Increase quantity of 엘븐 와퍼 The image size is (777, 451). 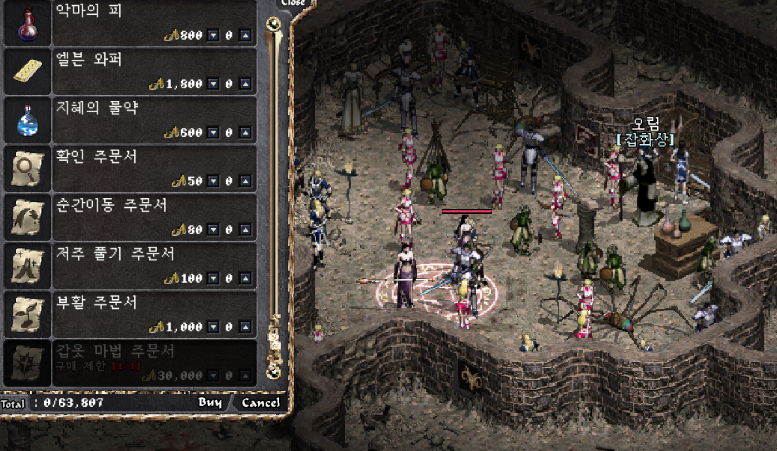click(x=246, y=85)
